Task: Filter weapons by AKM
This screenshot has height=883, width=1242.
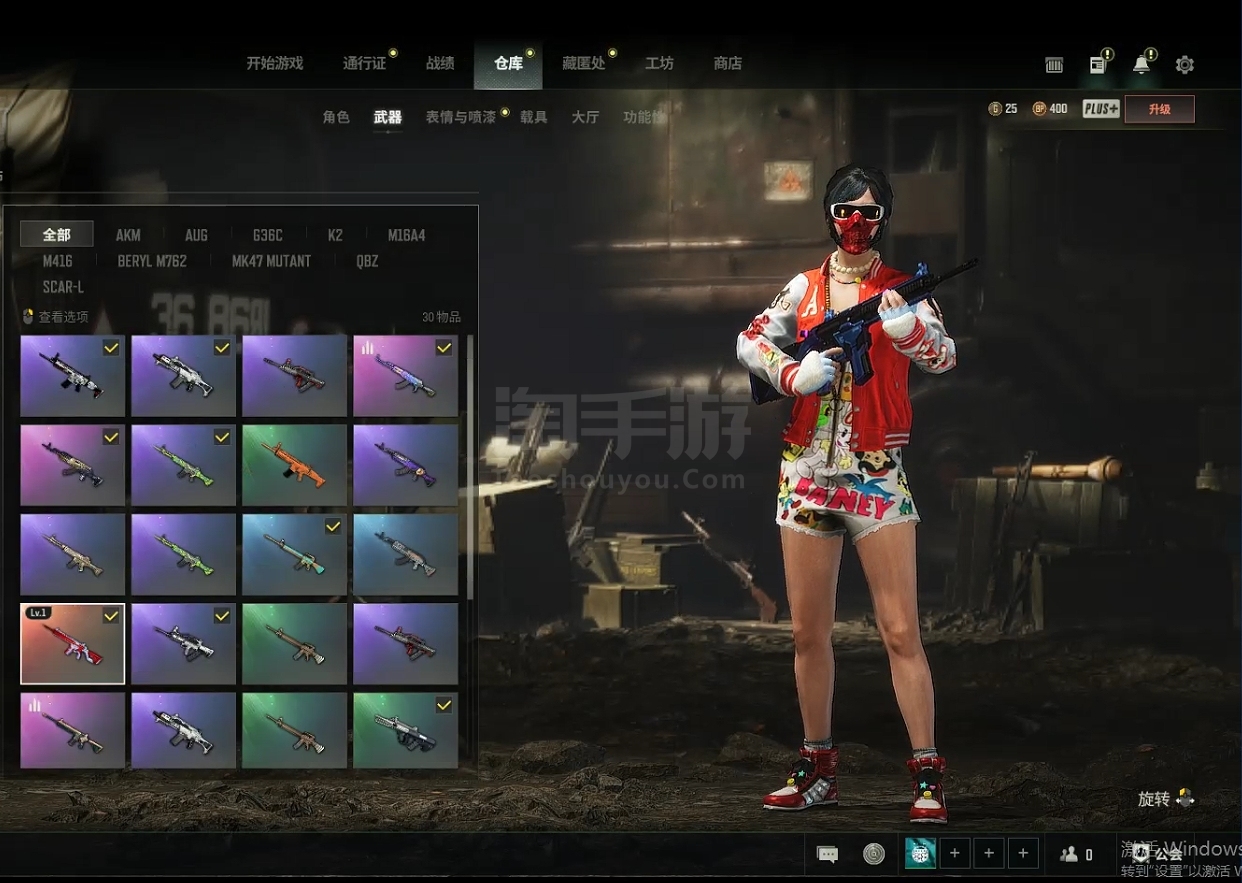Action: point(128,235)
